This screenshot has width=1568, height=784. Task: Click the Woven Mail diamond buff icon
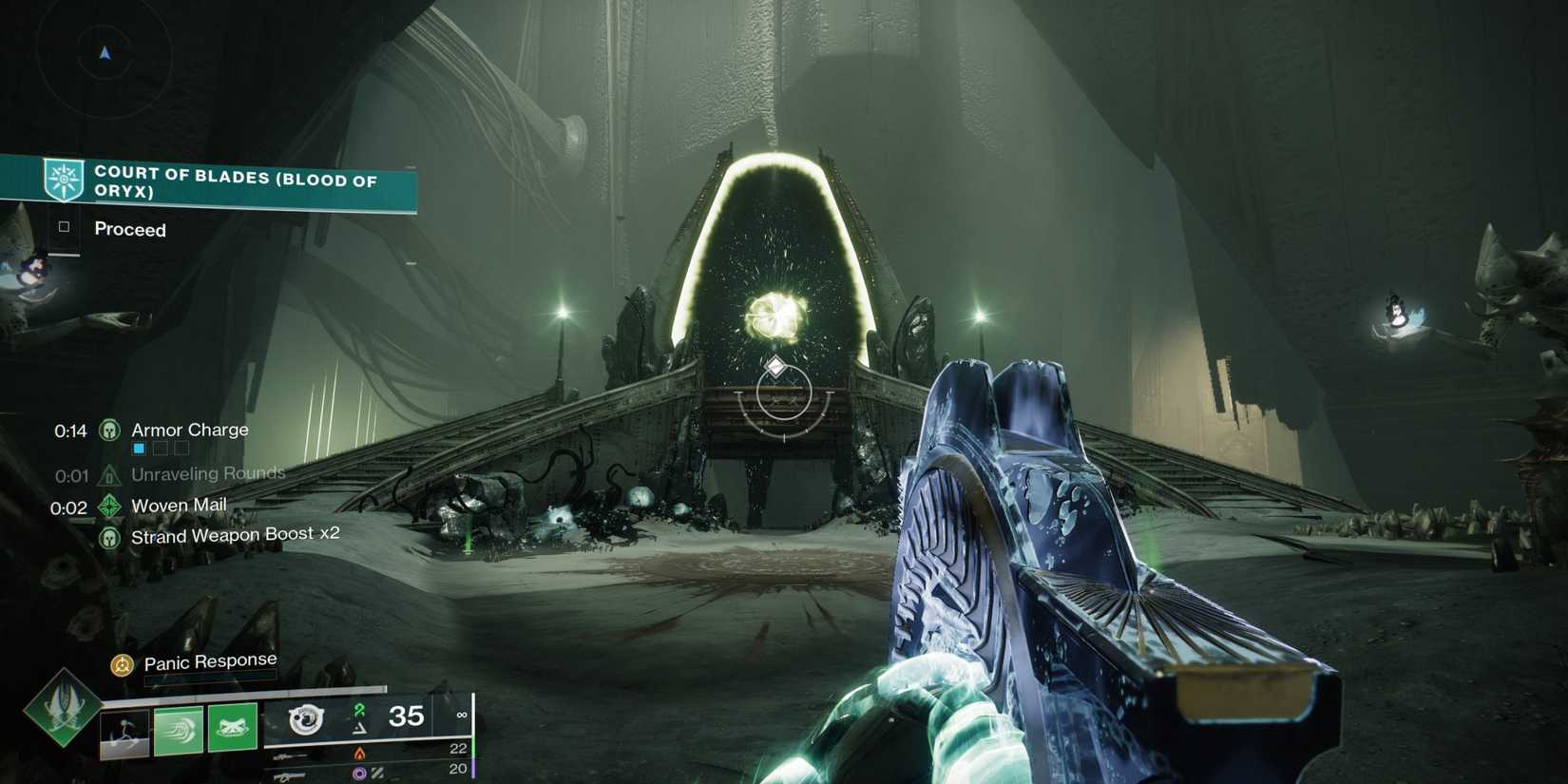(109, 505)
